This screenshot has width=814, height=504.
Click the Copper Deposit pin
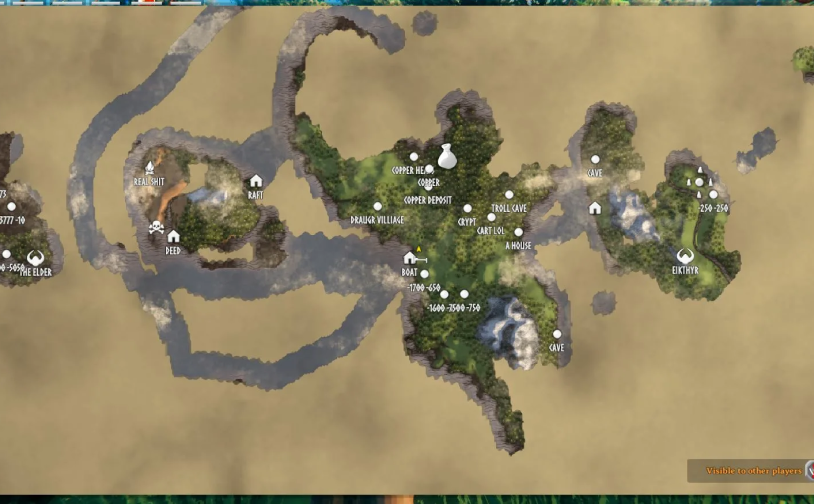[x=430, y=186]
